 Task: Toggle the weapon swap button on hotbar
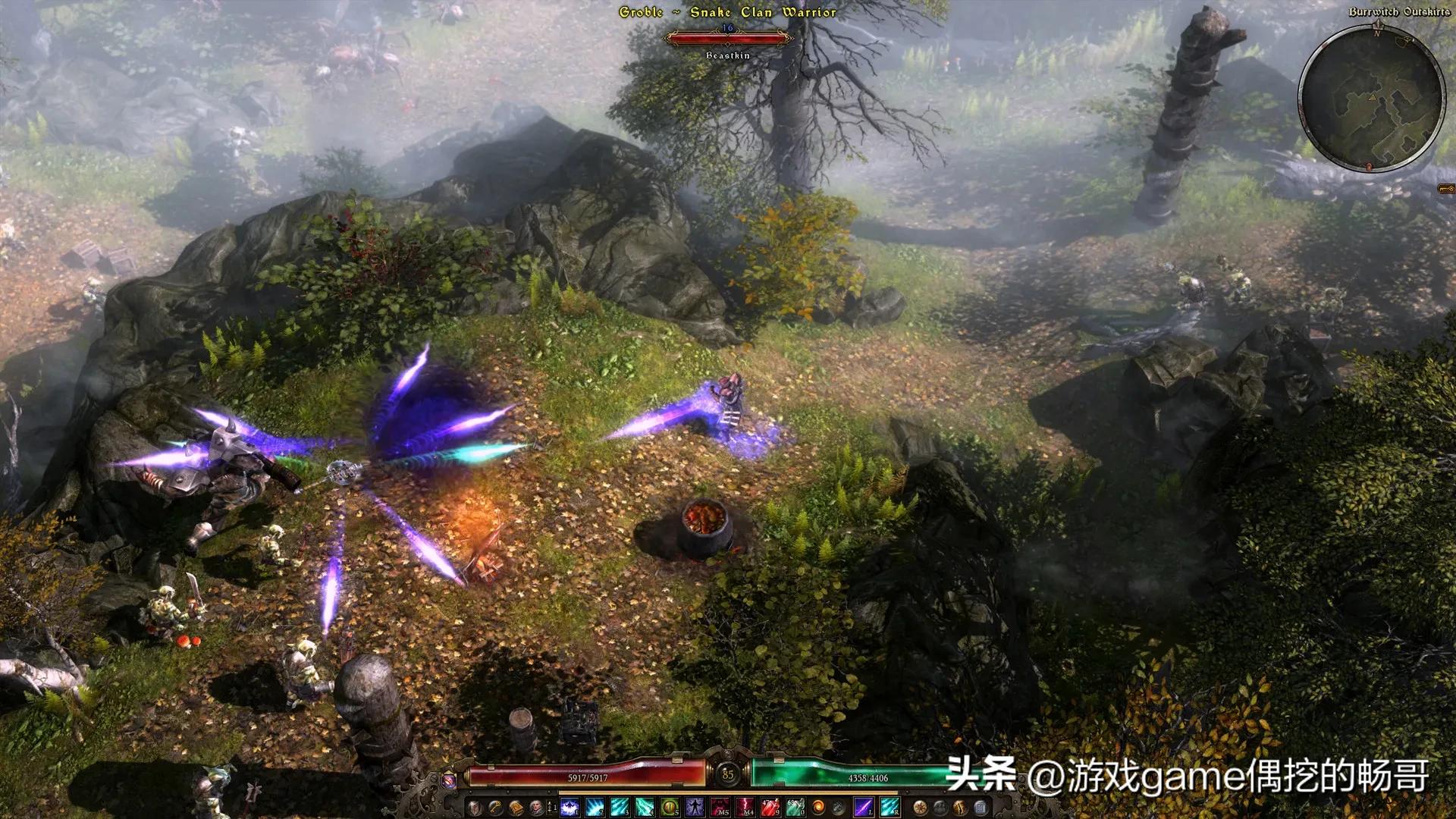pyautogui.click(x=550, y=808)
